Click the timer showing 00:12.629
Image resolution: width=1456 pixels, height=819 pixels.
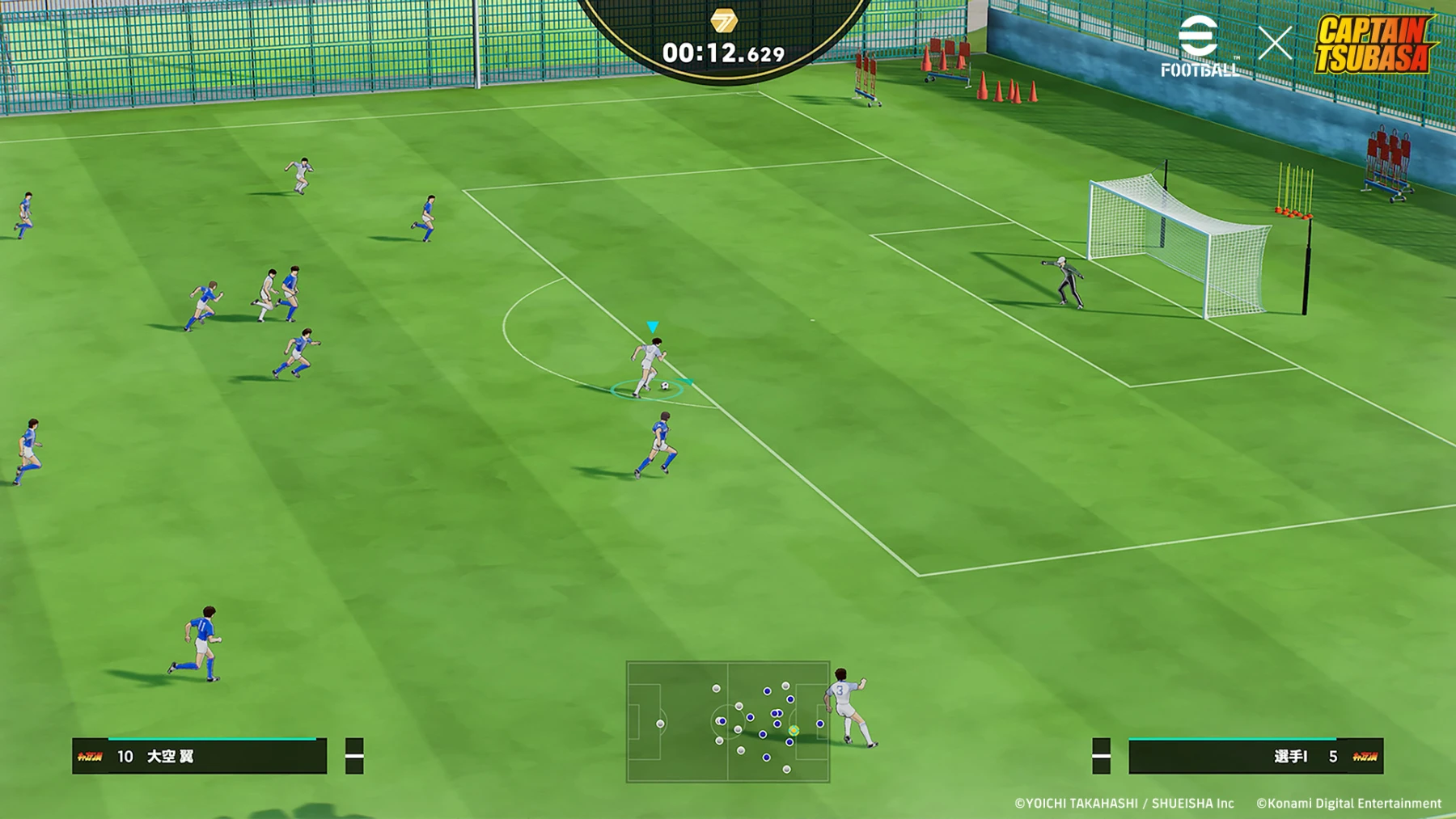click(726, 53)
